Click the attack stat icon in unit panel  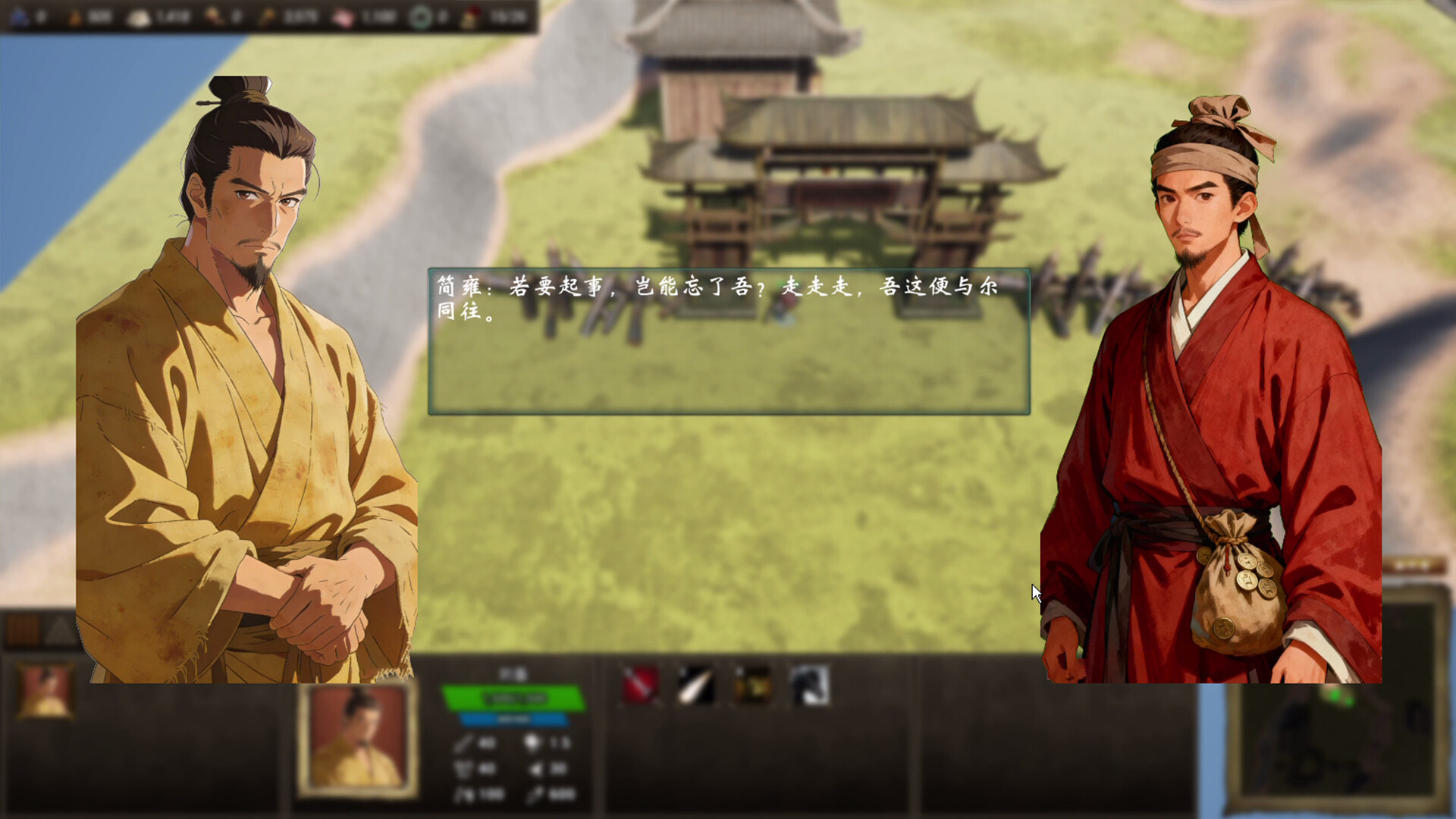click(463, 743)
